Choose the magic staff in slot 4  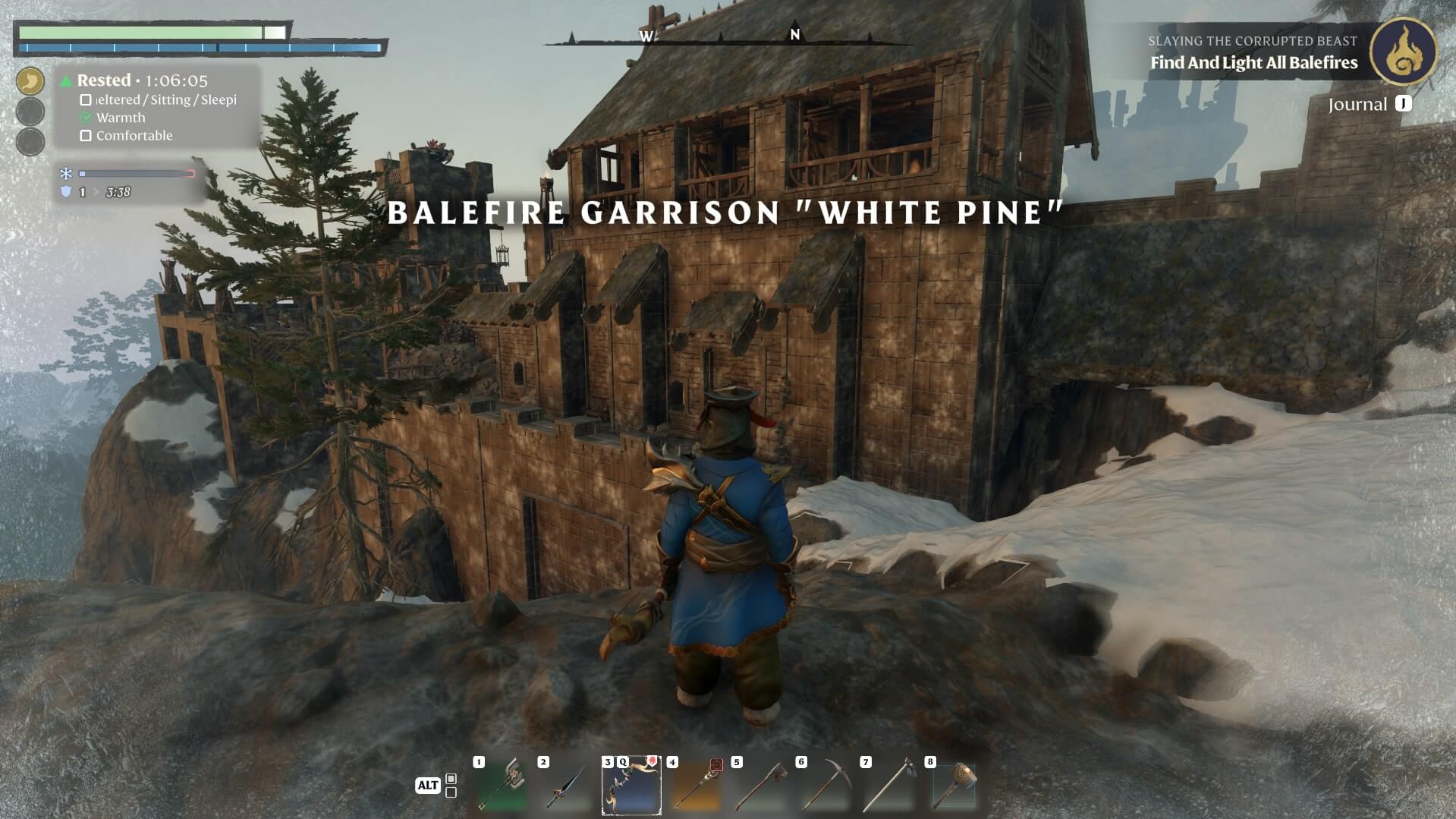point(696,786)
